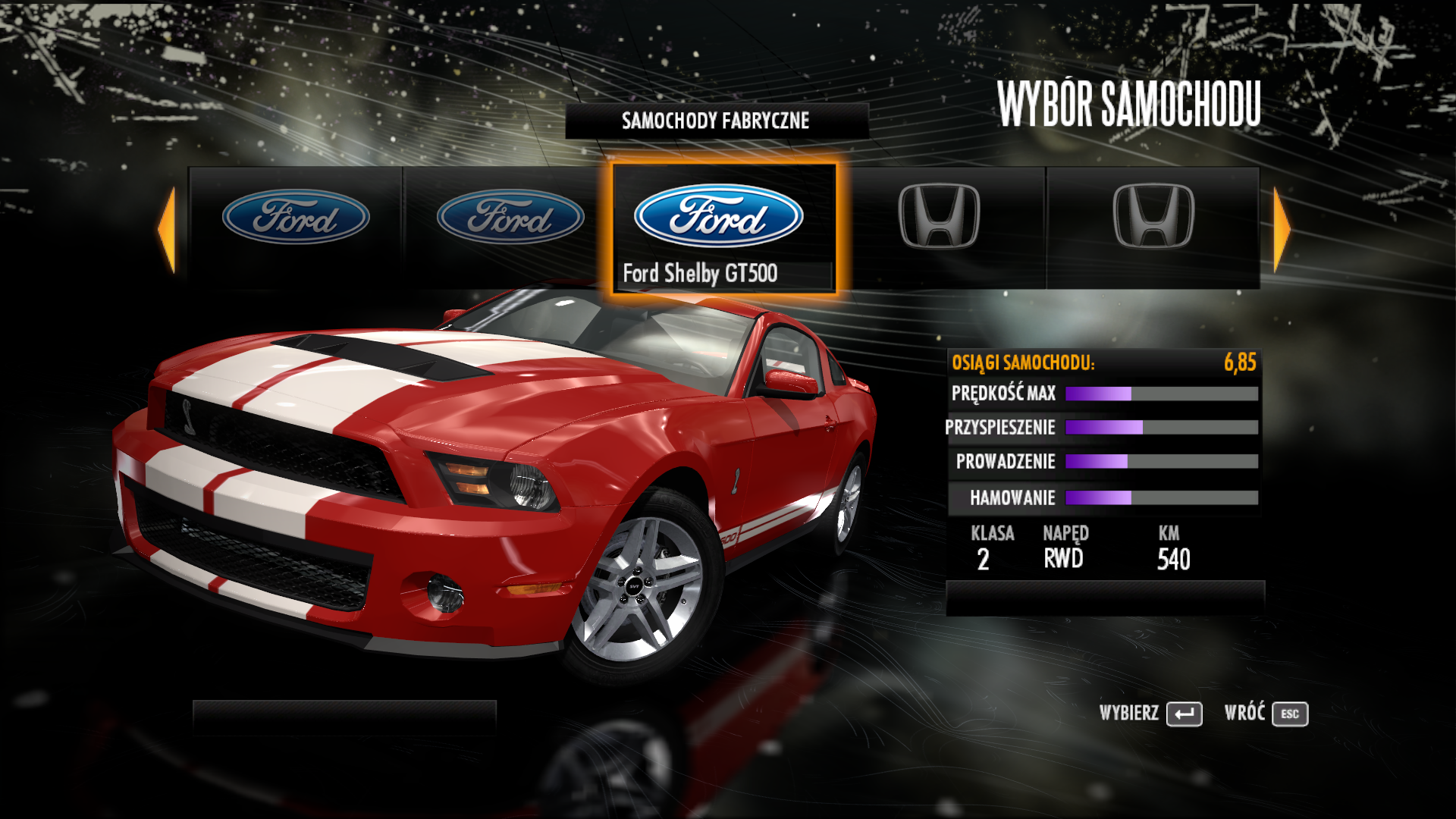Click the SAMOCHODY FABRYCZNE category header
Screen dimensions: 1456x819
(716, 121)
